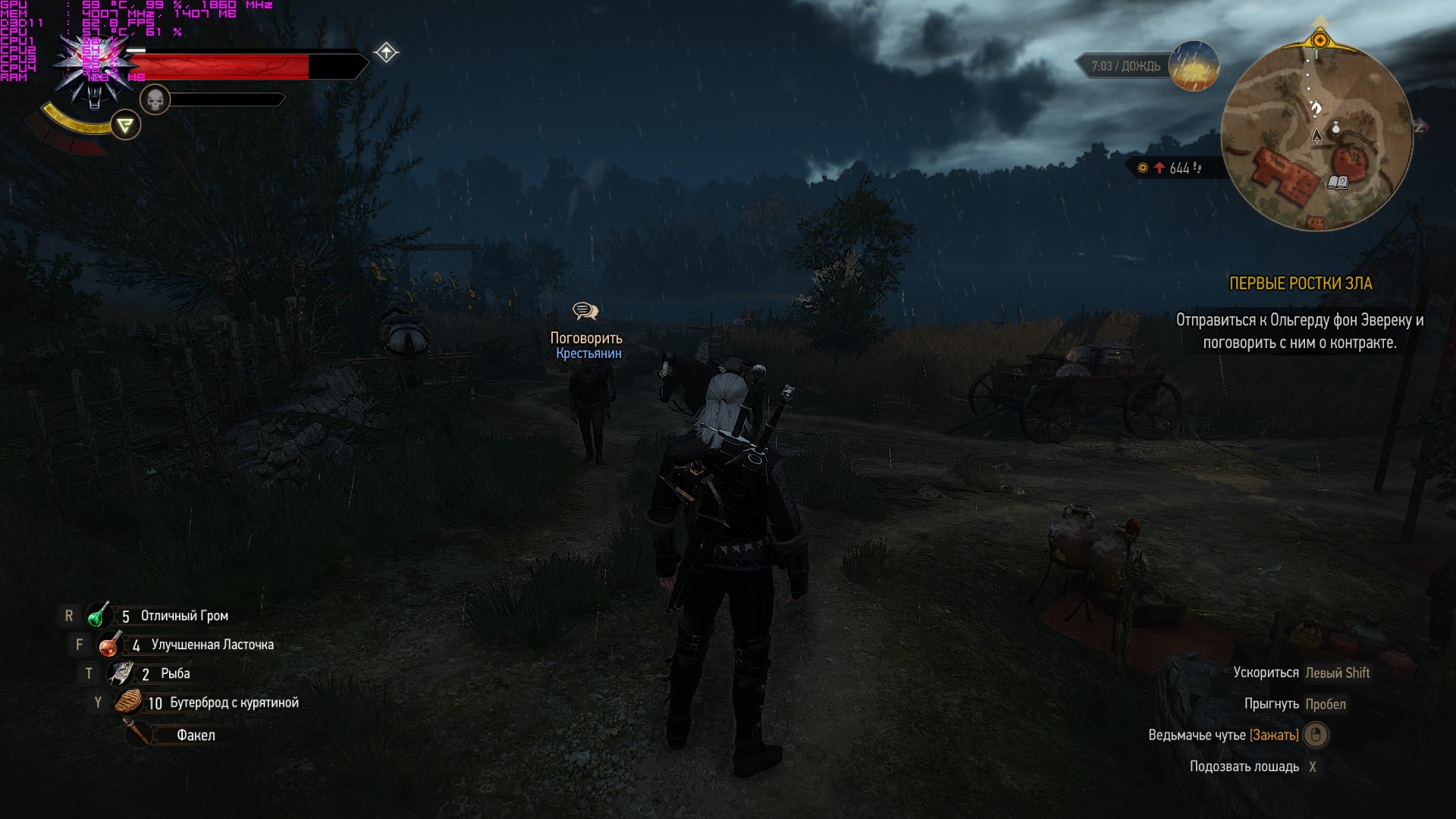Click the weather forecast icon

pyautogui.click(x=1194, y=66)
